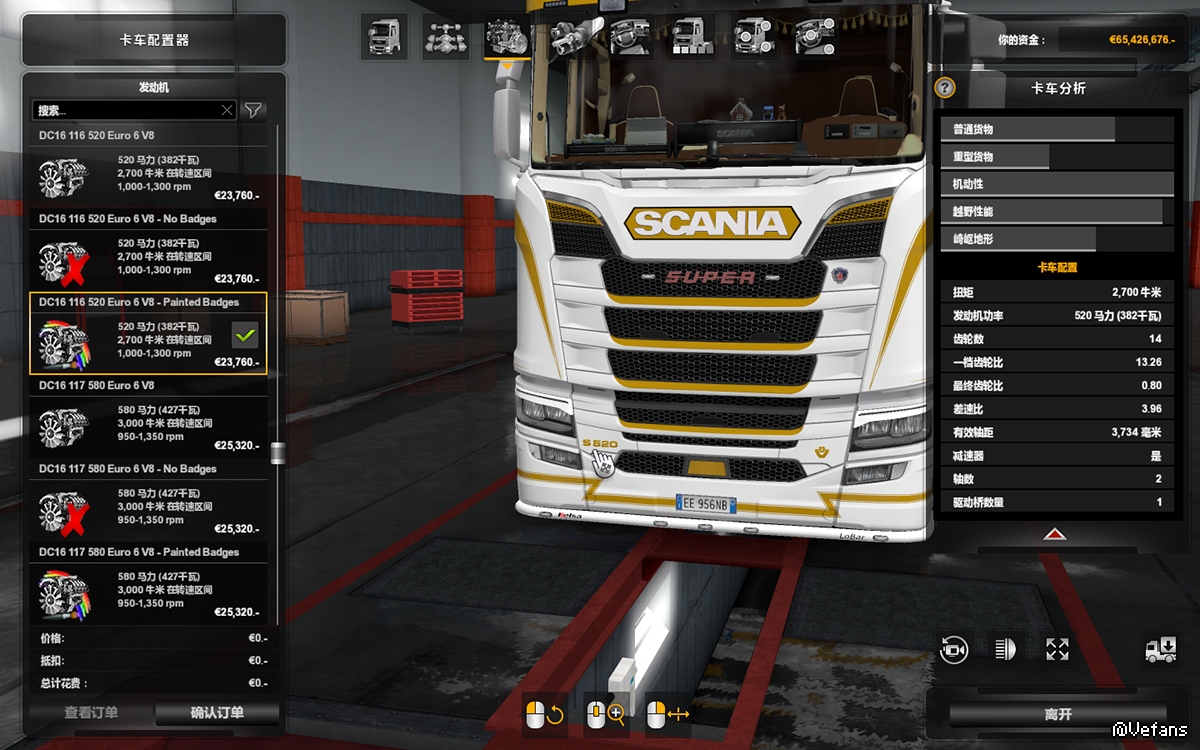This screenshot has width=1200, height=750.
Task: Open the 查看订单 view order button
Action: [x=91, y=713]
